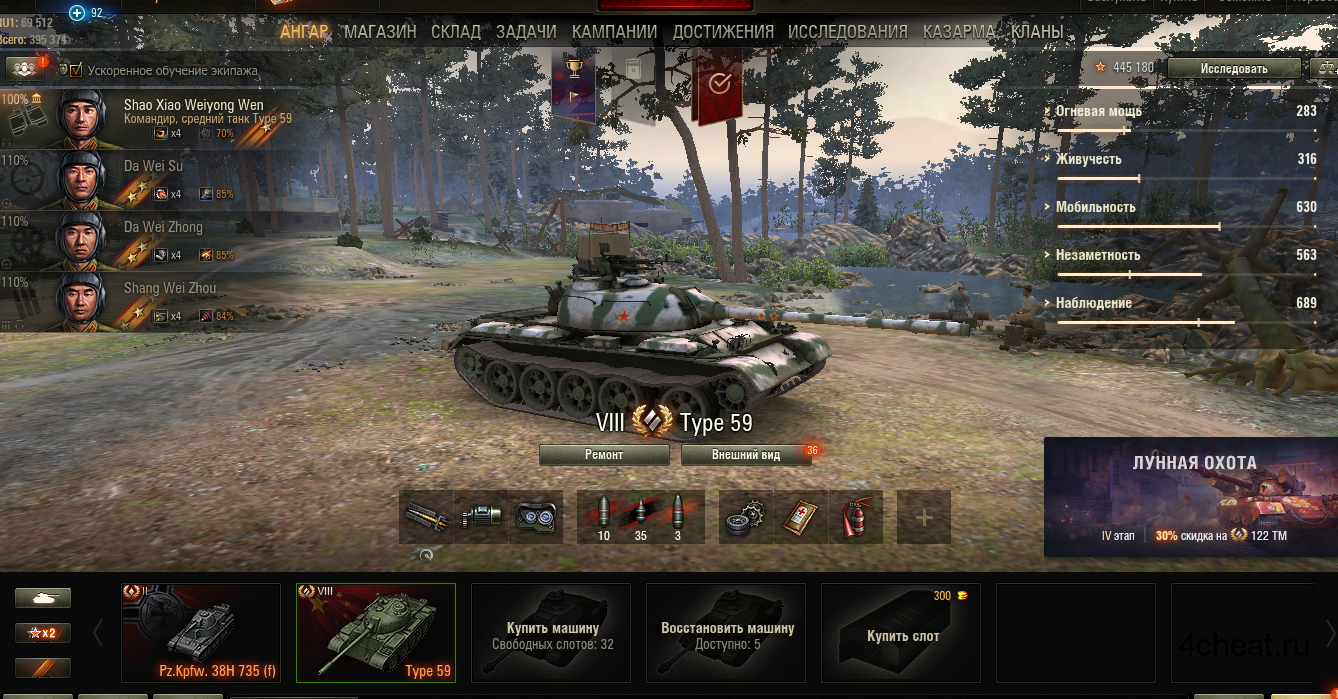Image resolution: width=1338 pixels, height=699 pixels.
Task: Open the МАГАЗИН menu tab
Action: 380,32
